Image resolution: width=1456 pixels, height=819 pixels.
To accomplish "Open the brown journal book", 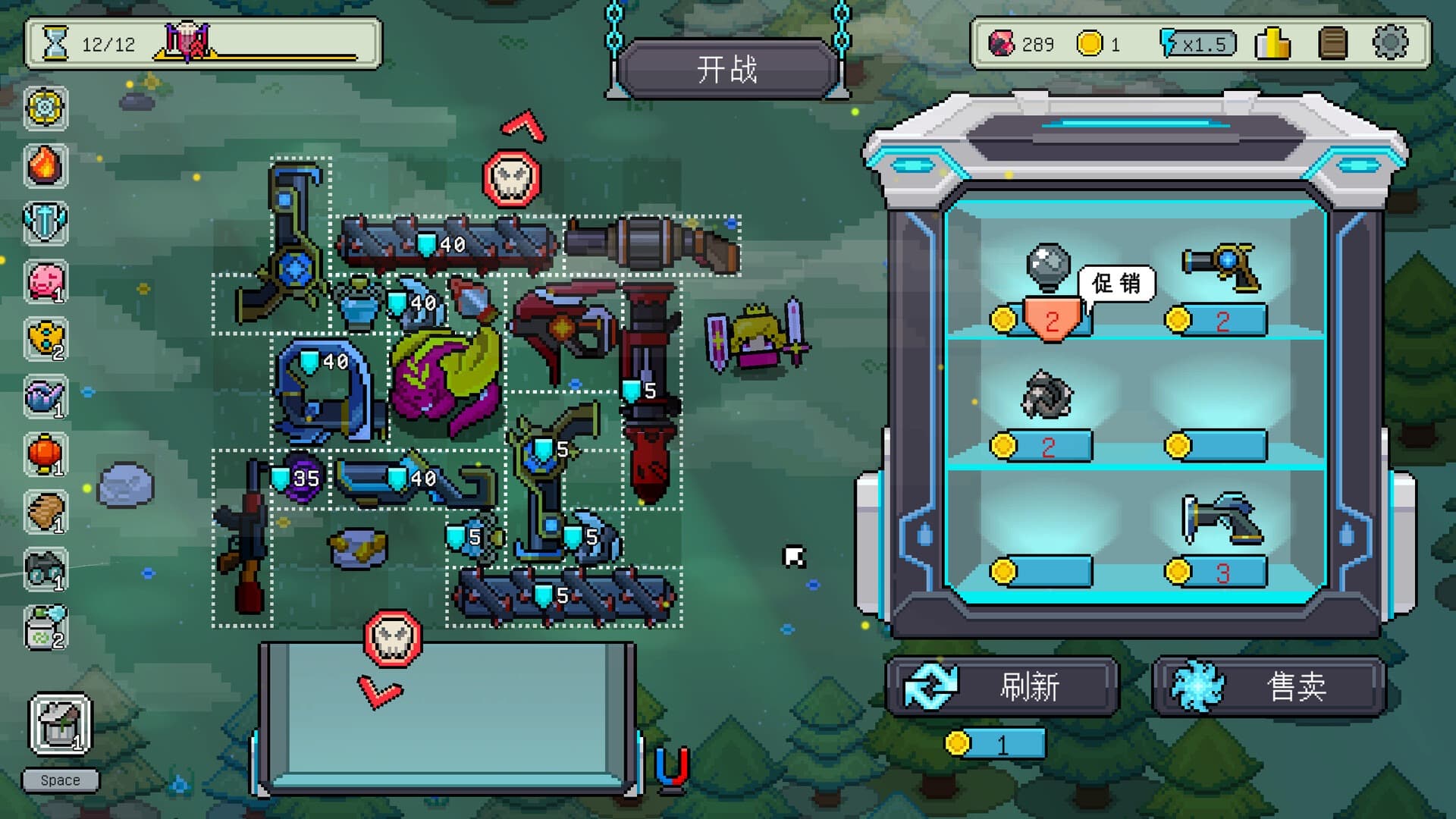I will point(1332,43).
